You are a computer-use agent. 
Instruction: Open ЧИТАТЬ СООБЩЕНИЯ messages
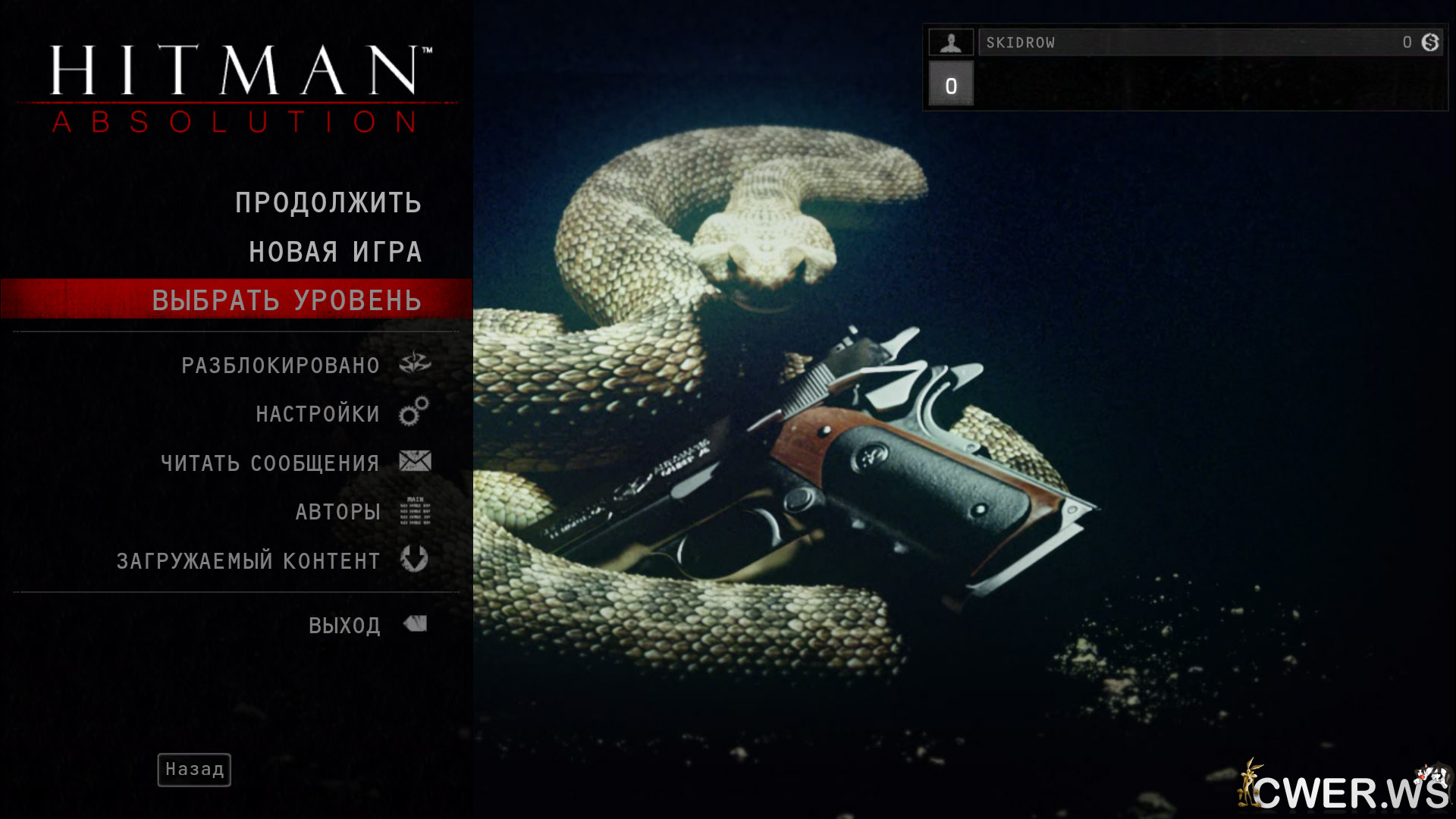click(270, 463)
